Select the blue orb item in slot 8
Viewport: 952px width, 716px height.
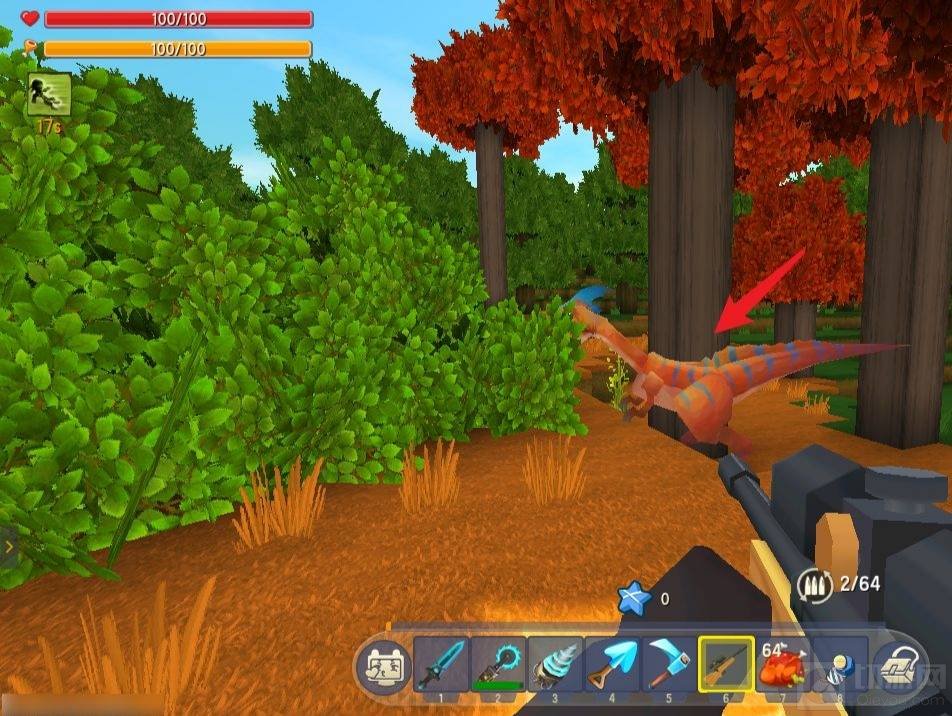pyautogui.click(x=838, y=664)
